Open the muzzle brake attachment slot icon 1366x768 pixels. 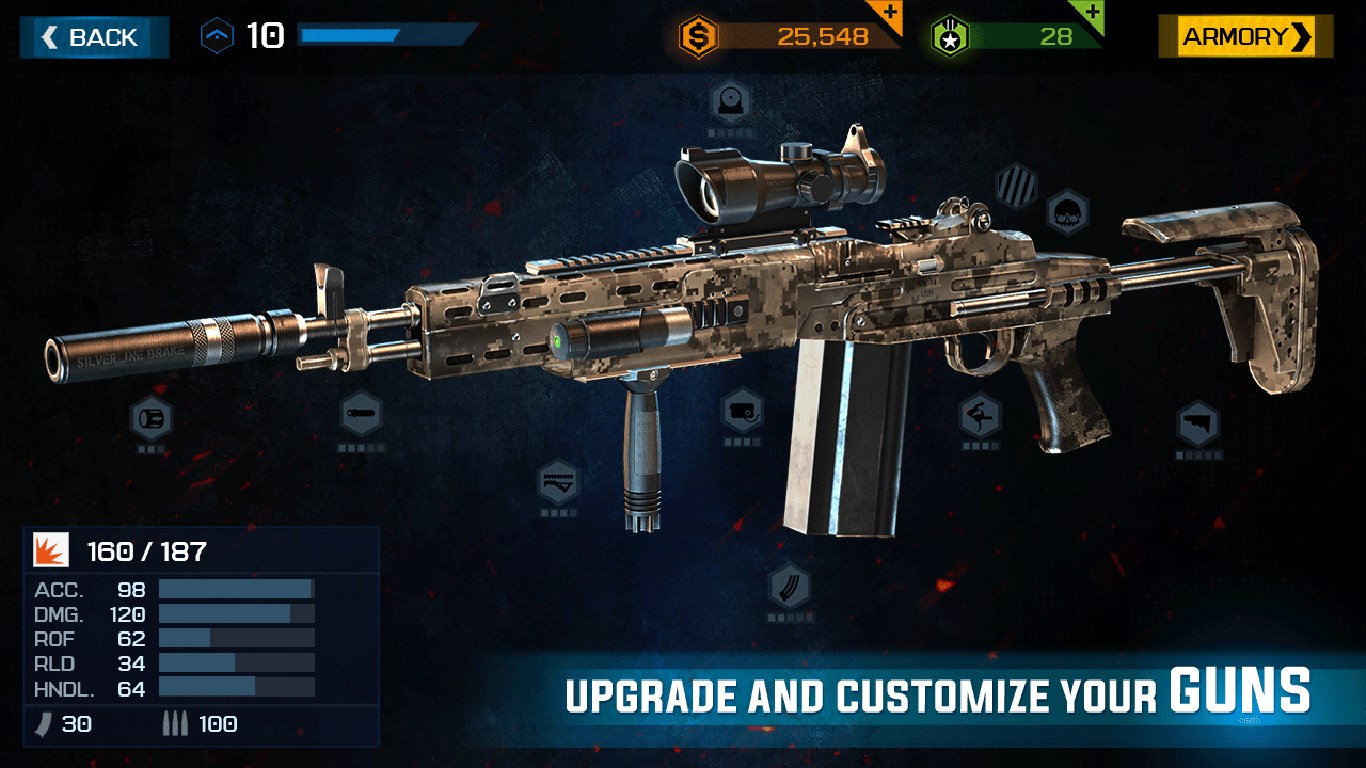pos(150,418)
